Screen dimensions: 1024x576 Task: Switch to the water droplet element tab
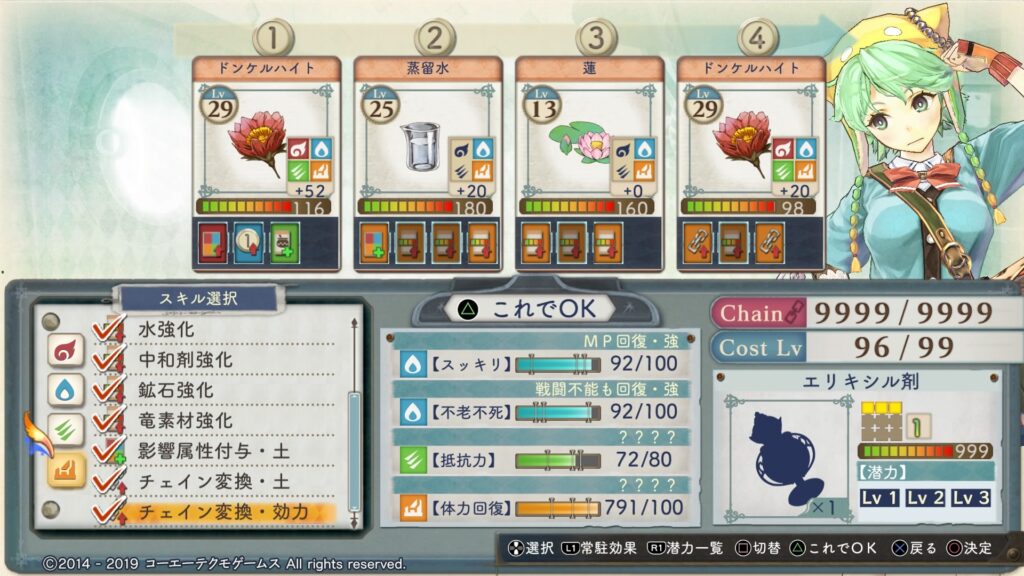(x=65, y=390)
